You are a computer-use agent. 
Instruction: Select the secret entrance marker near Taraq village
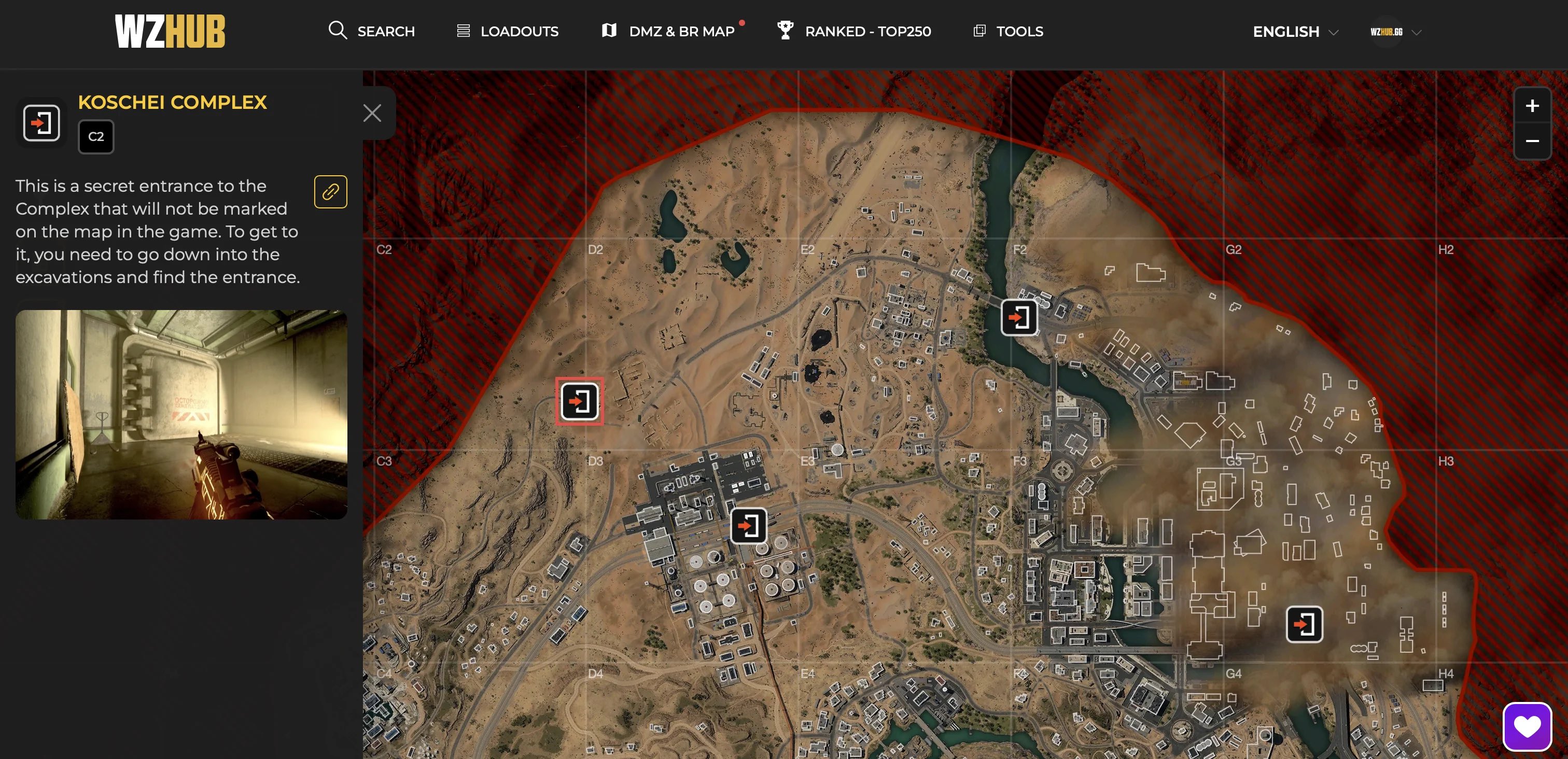(x=1018, y=317)
